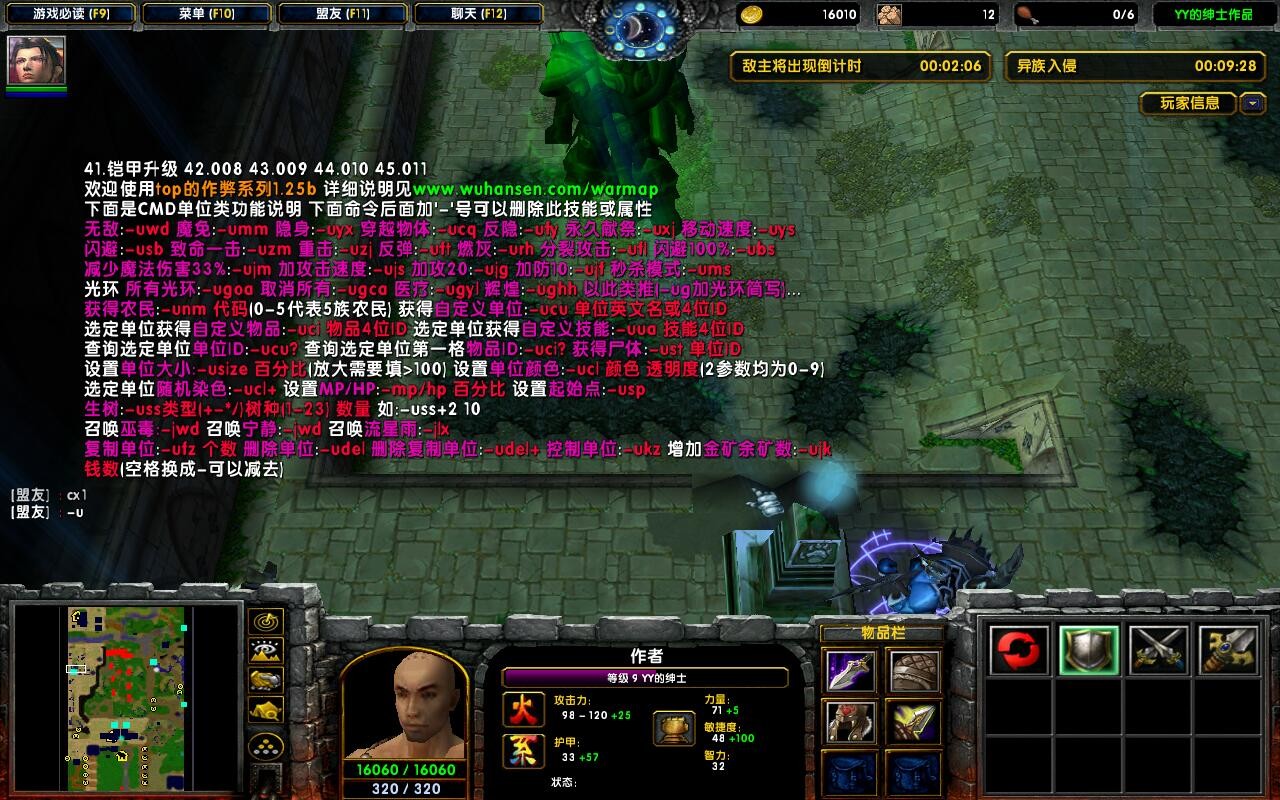Viewport: 1280px width, 800px height.
Task: Toggle the minimap ally color mode button
Action: 265,680
